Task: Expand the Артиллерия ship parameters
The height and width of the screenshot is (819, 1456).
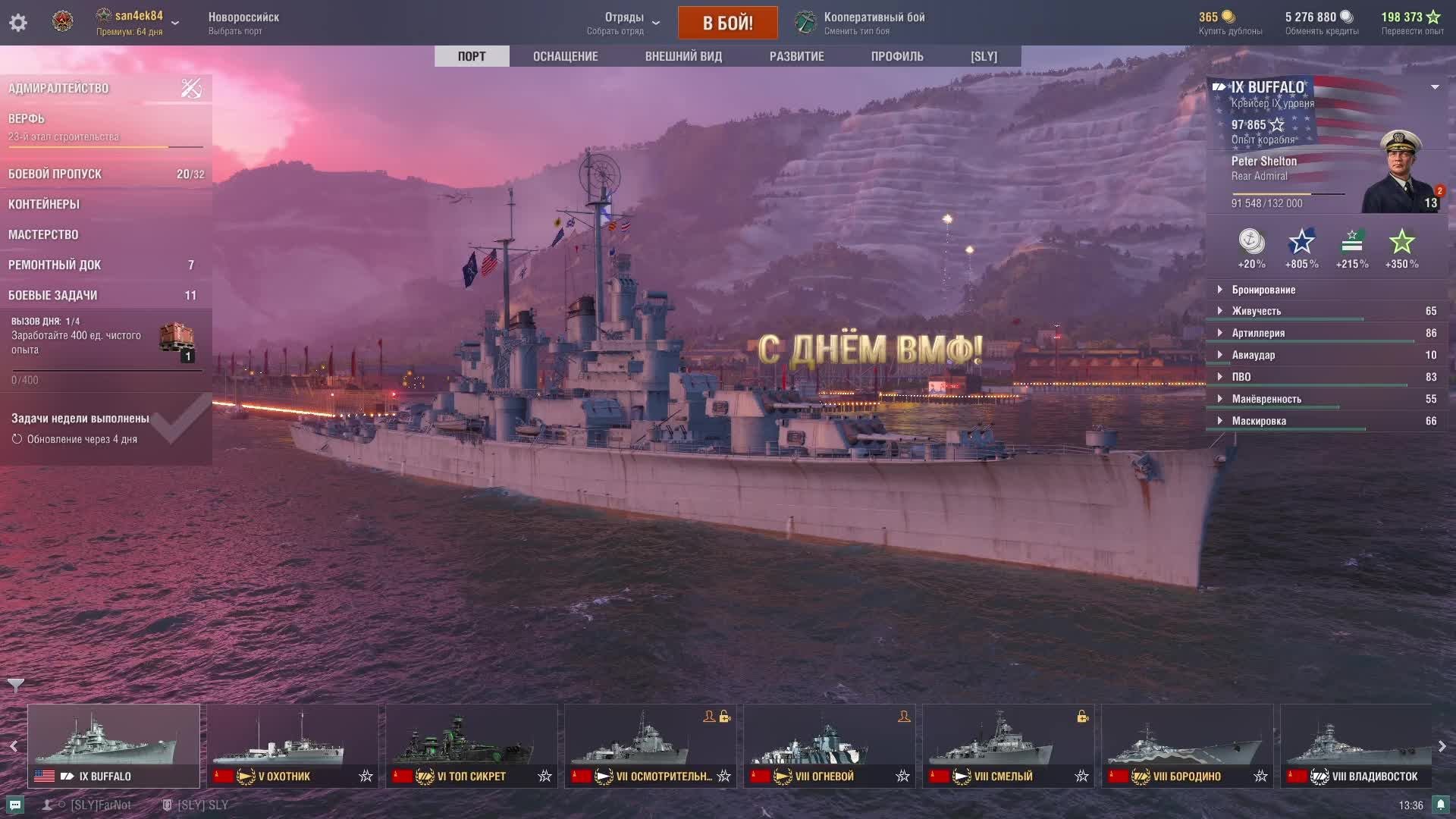Action: 1257,333
